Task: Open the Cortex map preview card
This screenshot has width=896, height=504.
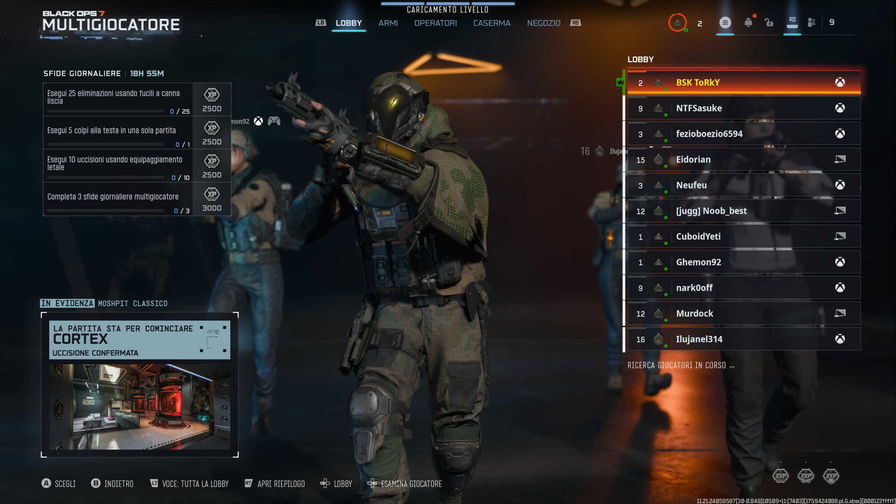Action: click(x=140, y=385)
